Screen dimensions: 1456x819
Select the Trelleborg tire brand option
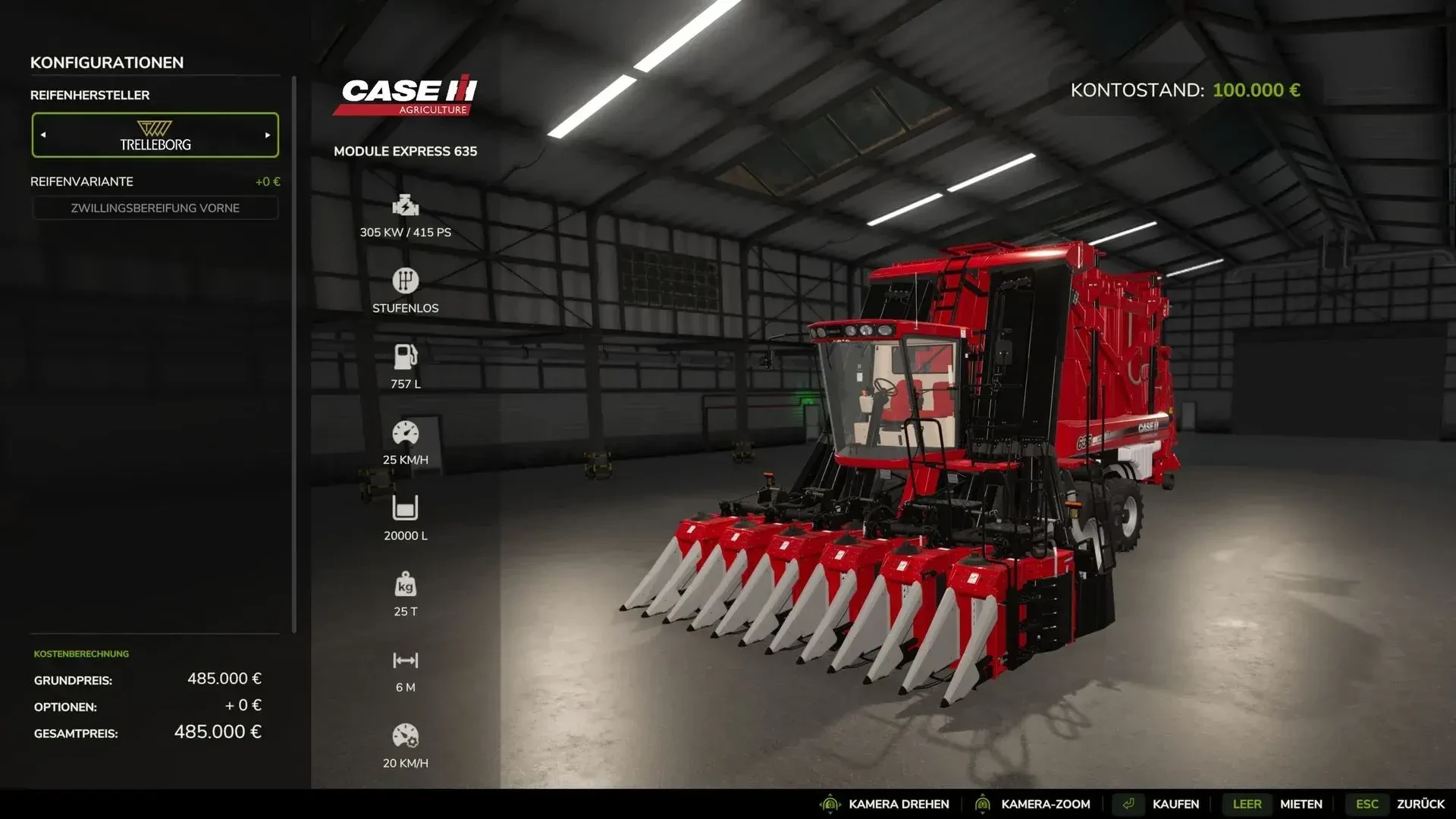(x=155, y=135)
